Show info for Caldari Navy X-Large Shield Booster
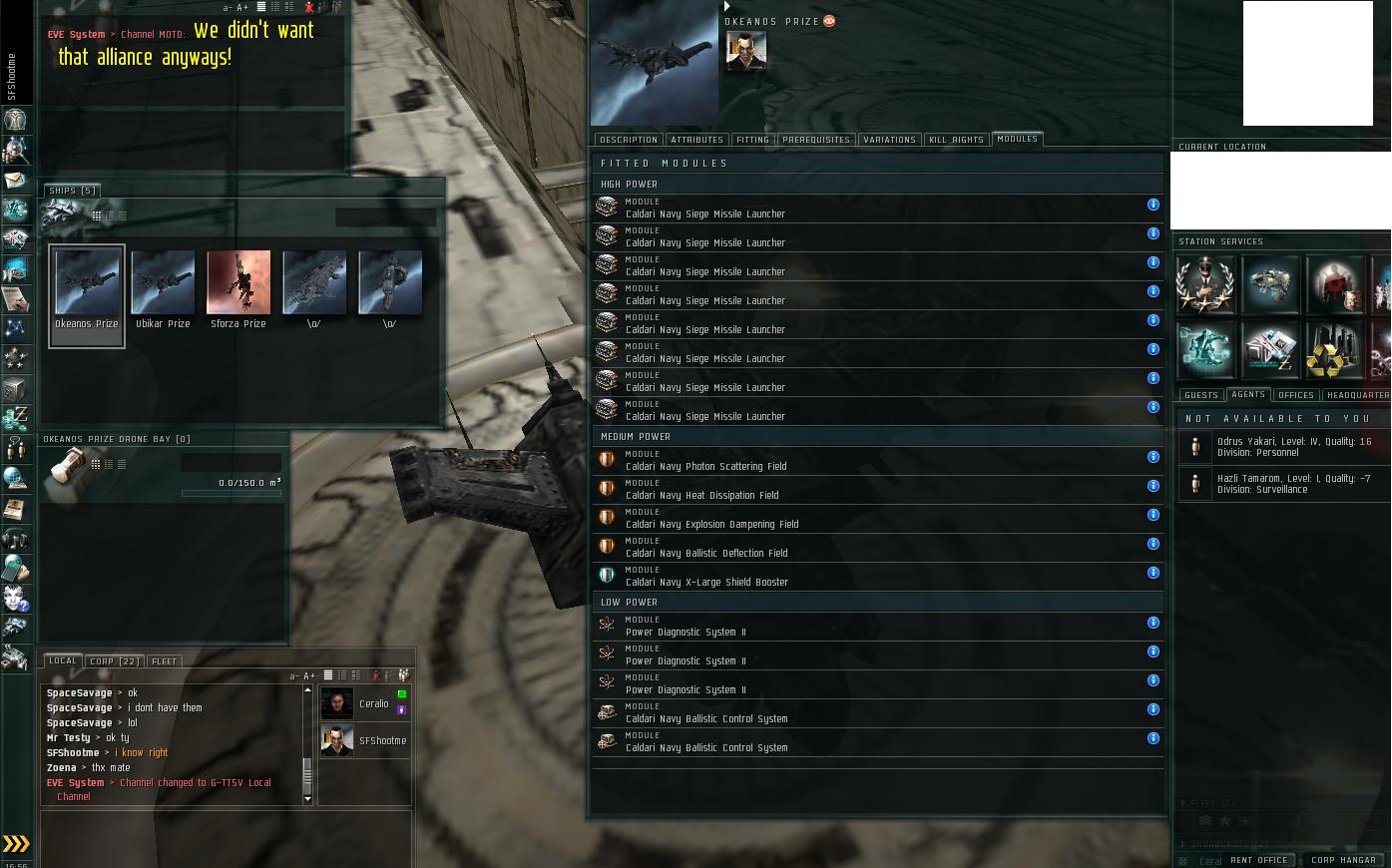The height and width of the screenshot is (868, 1392). (1153, 573)
